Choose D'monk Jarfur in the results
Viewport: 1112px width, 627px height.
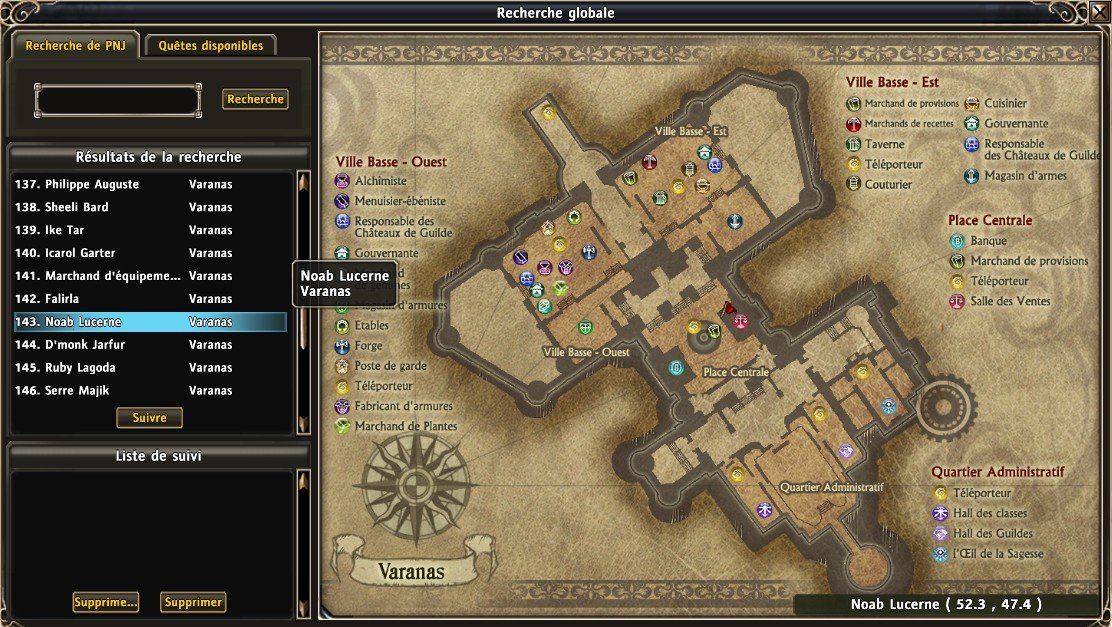tap(150, 345)
